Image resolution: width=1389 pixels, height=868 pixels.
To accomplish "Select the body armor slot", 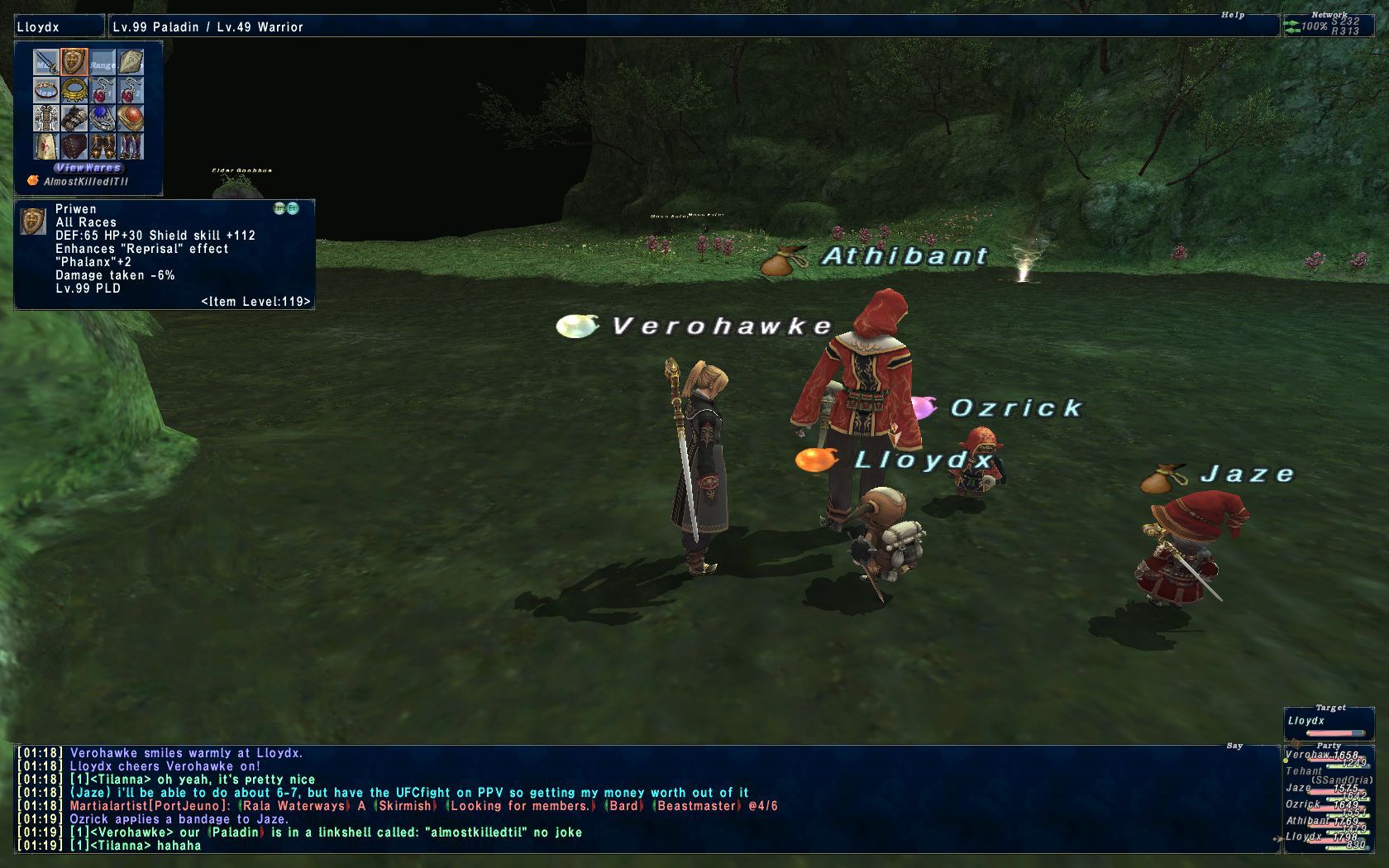I will [46, 118].
